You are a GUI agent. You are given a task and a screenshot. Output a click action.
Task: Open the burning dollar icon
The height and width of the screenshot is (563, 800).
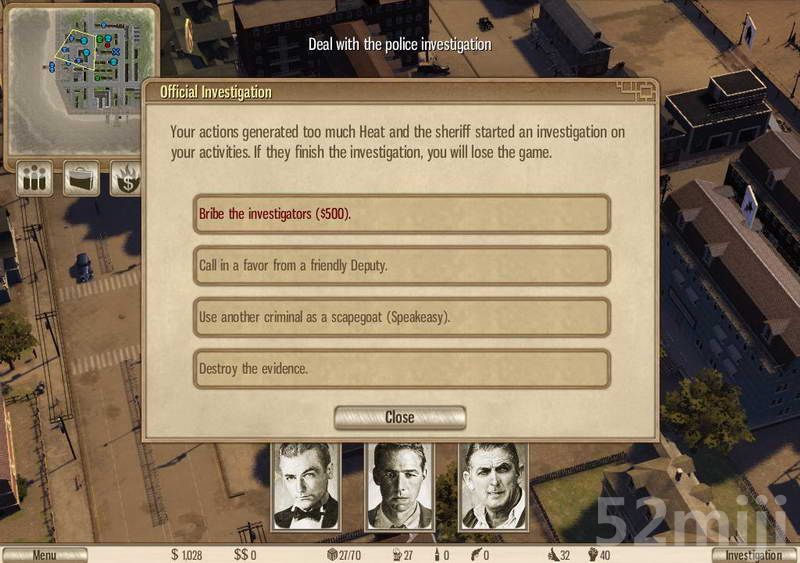click(126, 179)
